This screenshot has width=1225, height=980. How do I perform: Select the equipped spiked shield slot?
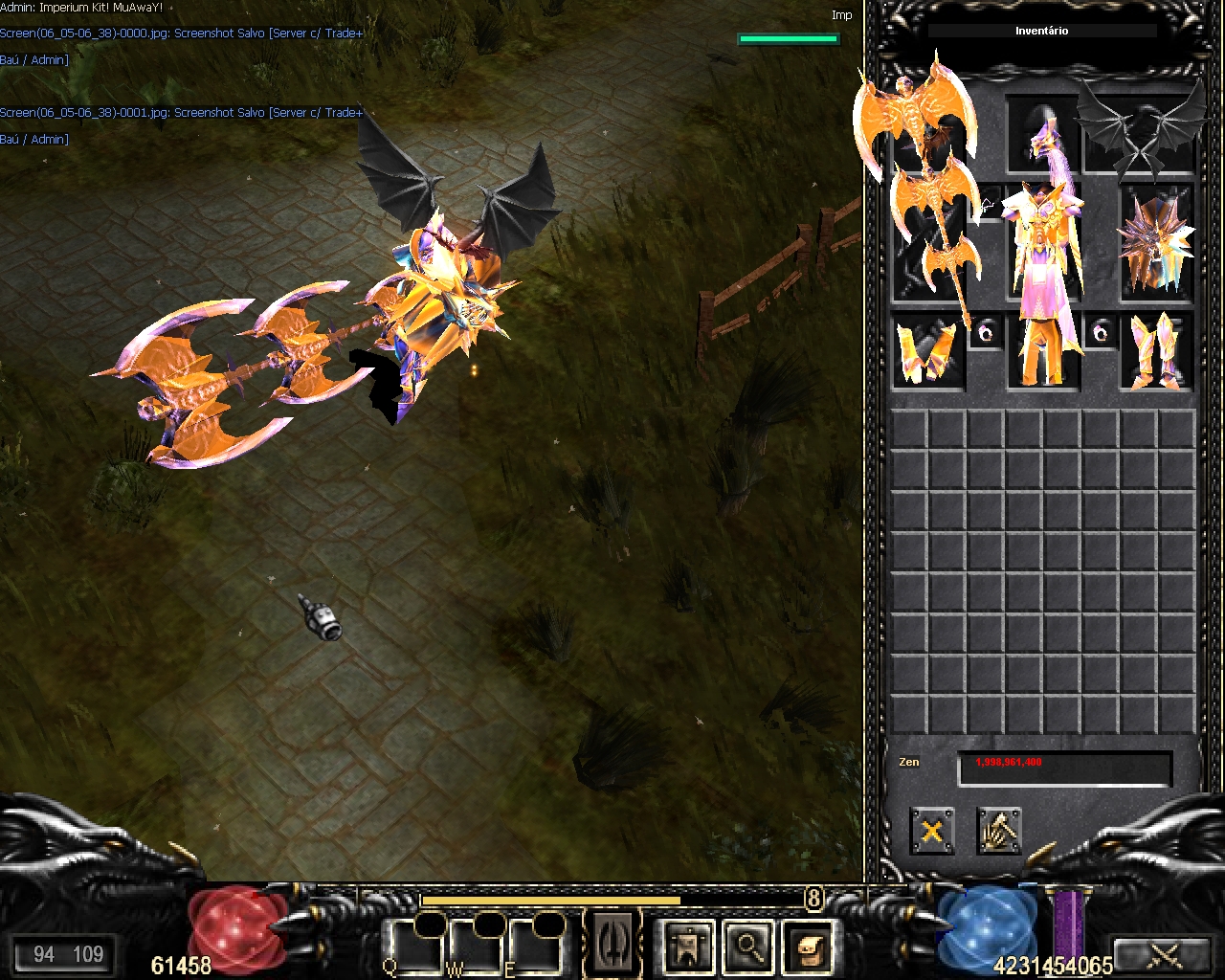click(x=1157, y=241)
